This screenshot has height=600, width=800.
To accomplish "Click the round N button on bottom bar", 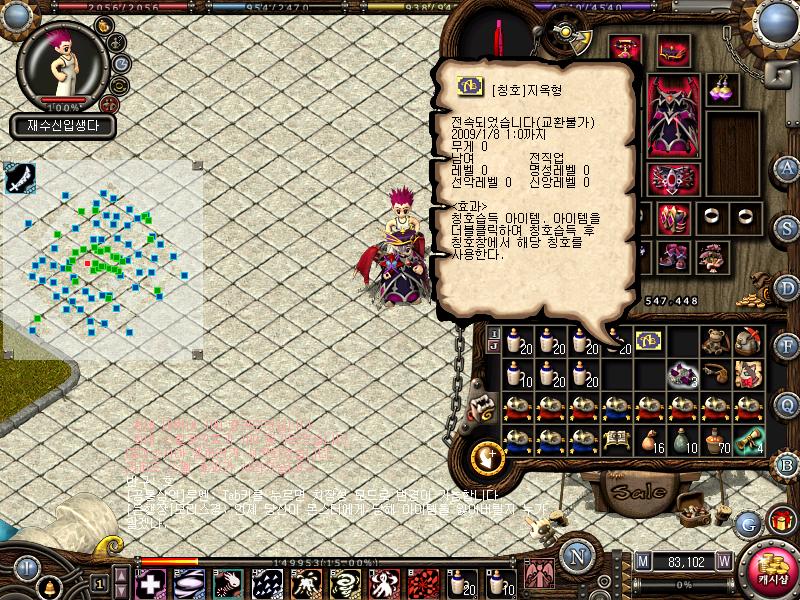I will [577, 557].
